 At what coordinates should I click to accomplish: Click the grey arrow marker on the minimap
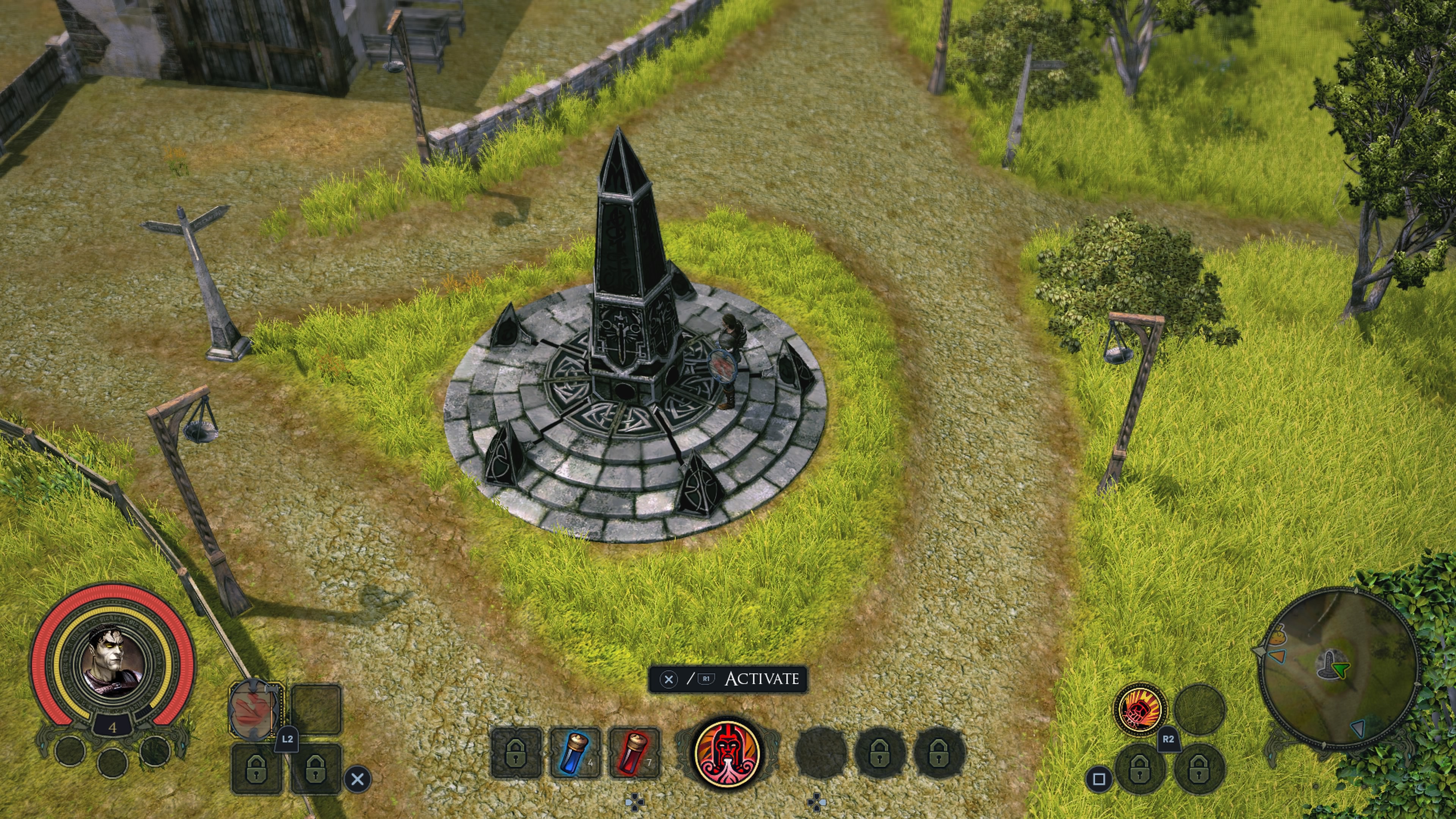coord(1357,728)
